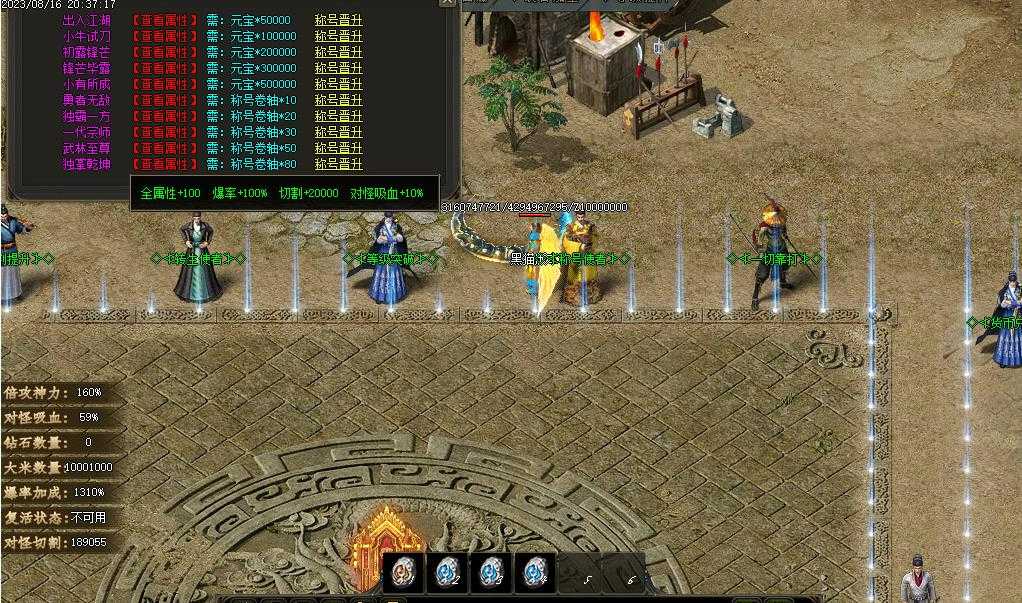This screenshot has height=603, width=1022.
Task: Show 查看属性 for 勇者无敌
Action: tap(165, 100)
